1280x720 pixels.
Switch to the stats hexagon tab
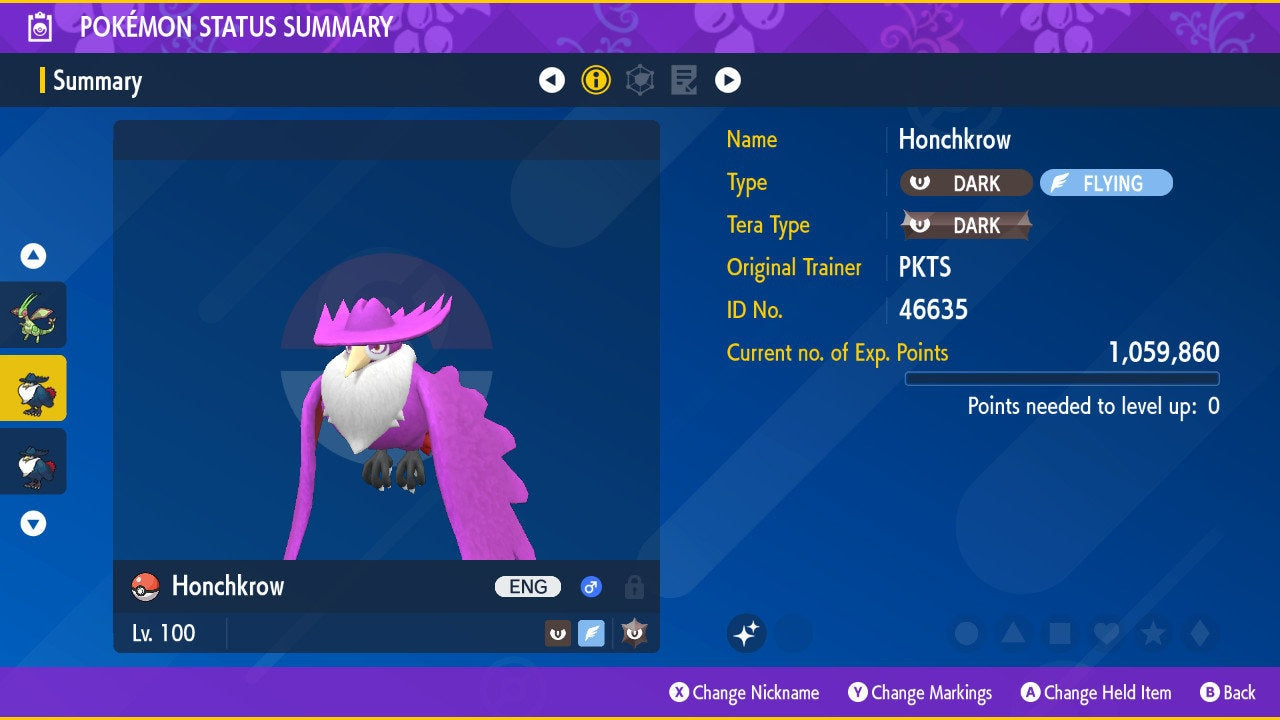[640, 80]
